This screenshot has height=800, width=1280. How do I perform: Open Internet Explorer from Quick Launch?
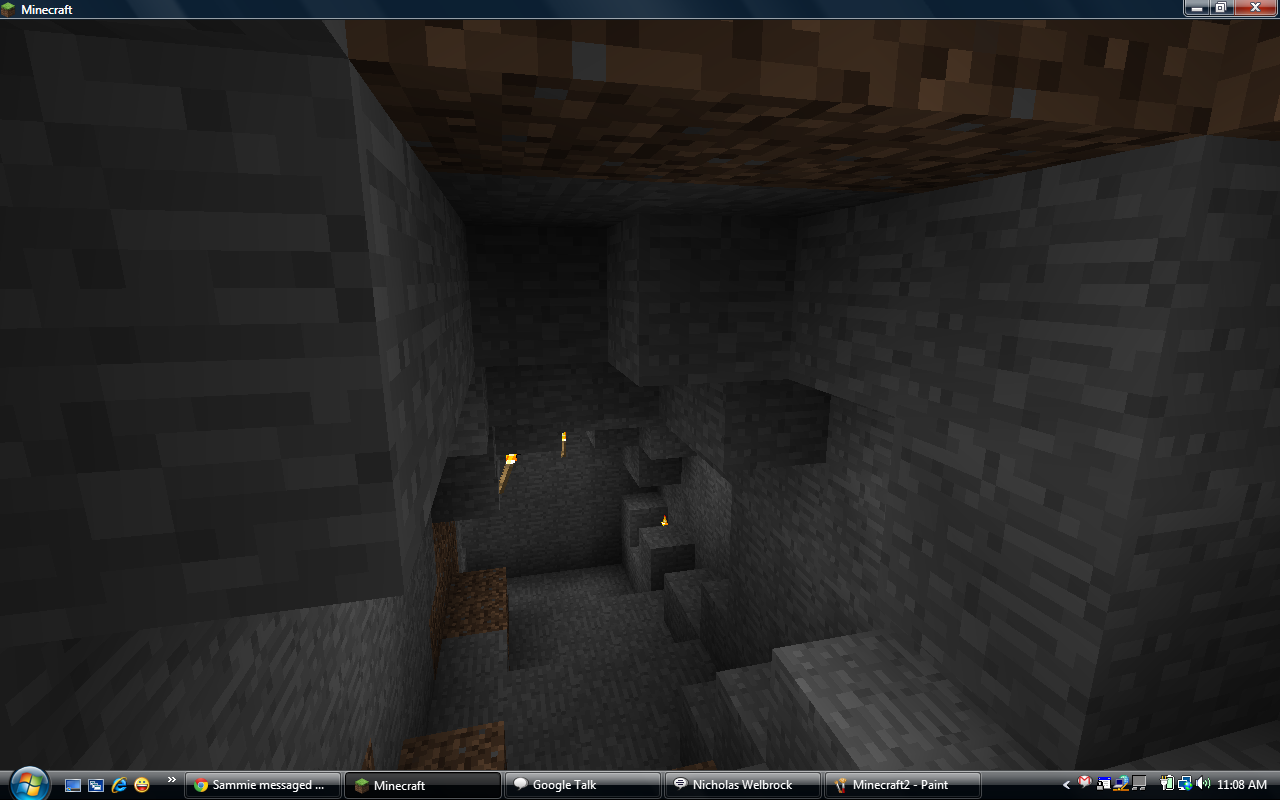(119, 785)
